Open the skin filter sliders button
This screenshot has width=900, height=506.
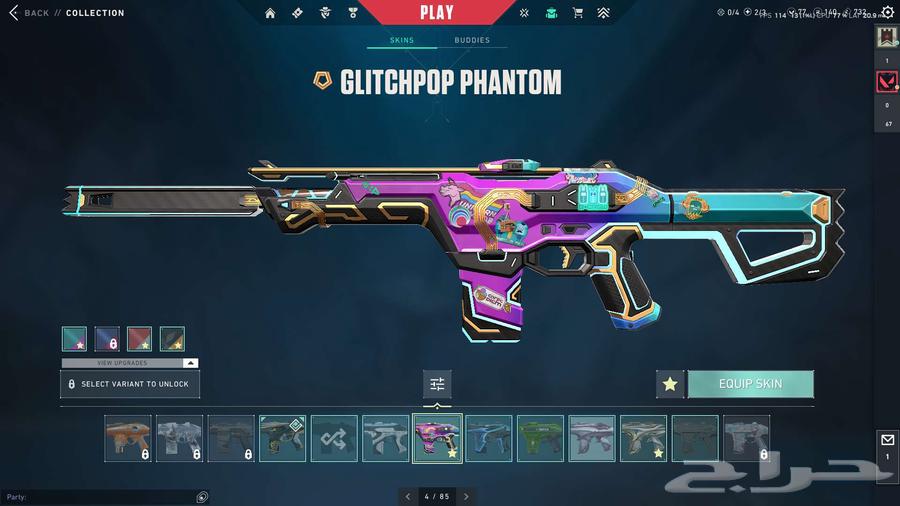click(x=437, y=384)
